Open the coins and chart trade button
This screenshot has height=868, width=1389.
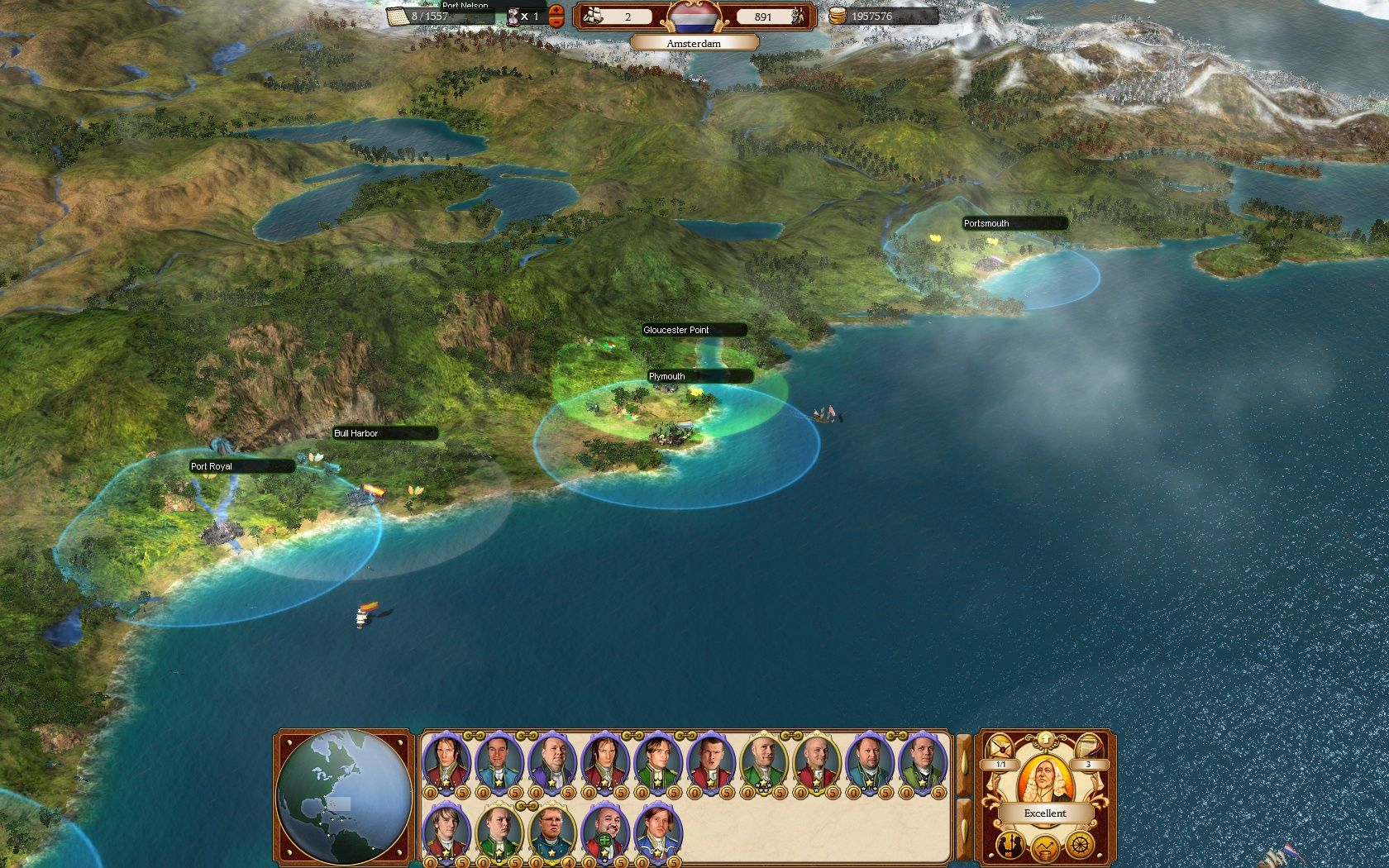click(x=1045, y=847)
